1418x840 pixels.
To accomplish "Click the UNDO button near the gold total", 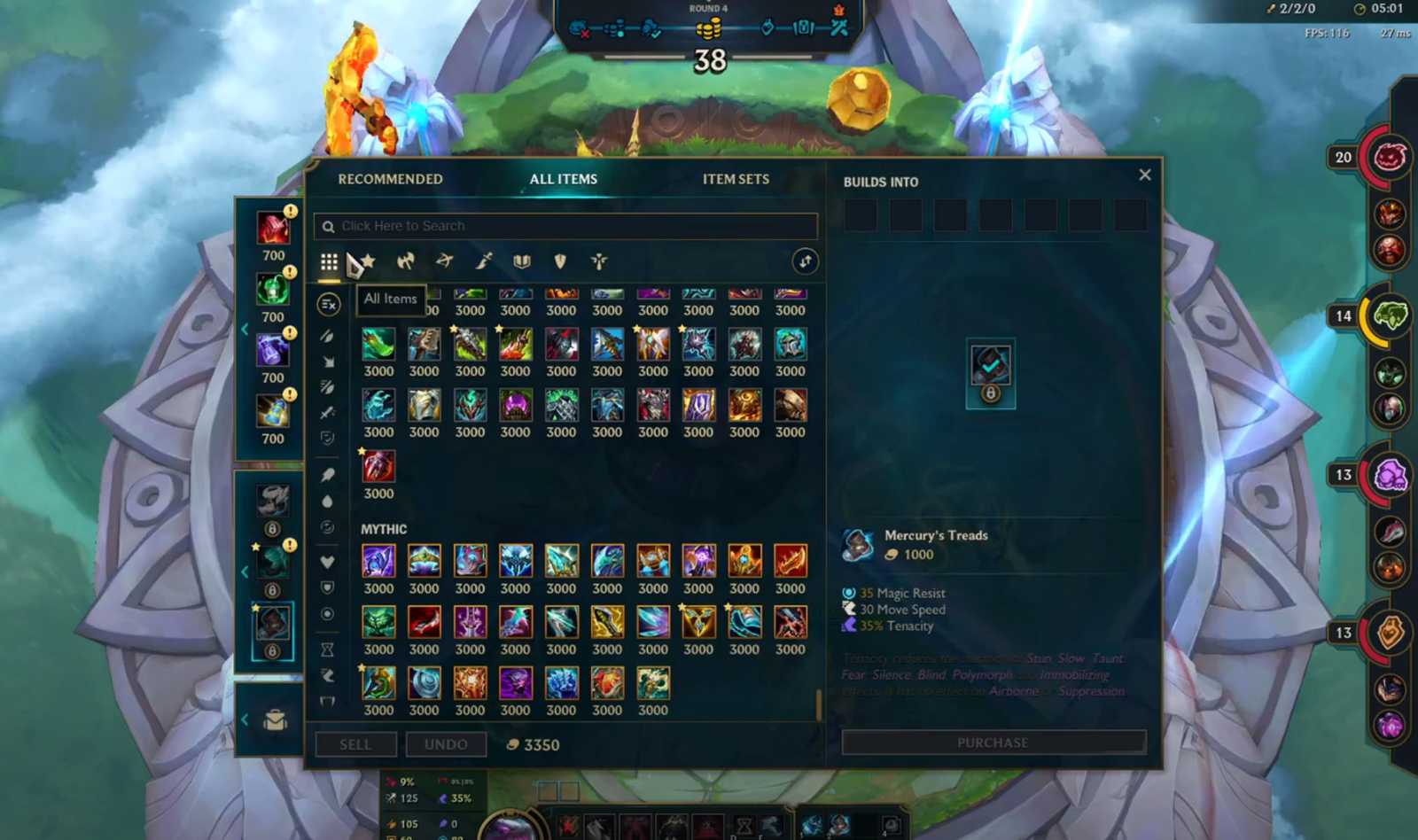I will point(447,744).
